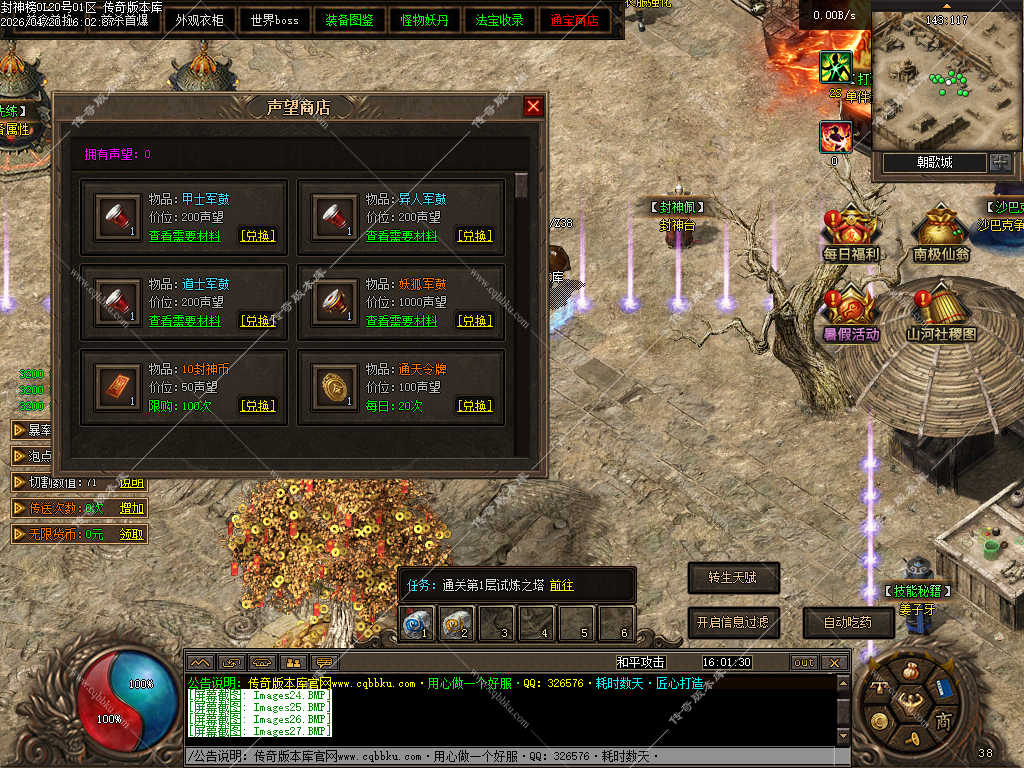Open the 每日福利 daily rewards icon

[850, 233]
